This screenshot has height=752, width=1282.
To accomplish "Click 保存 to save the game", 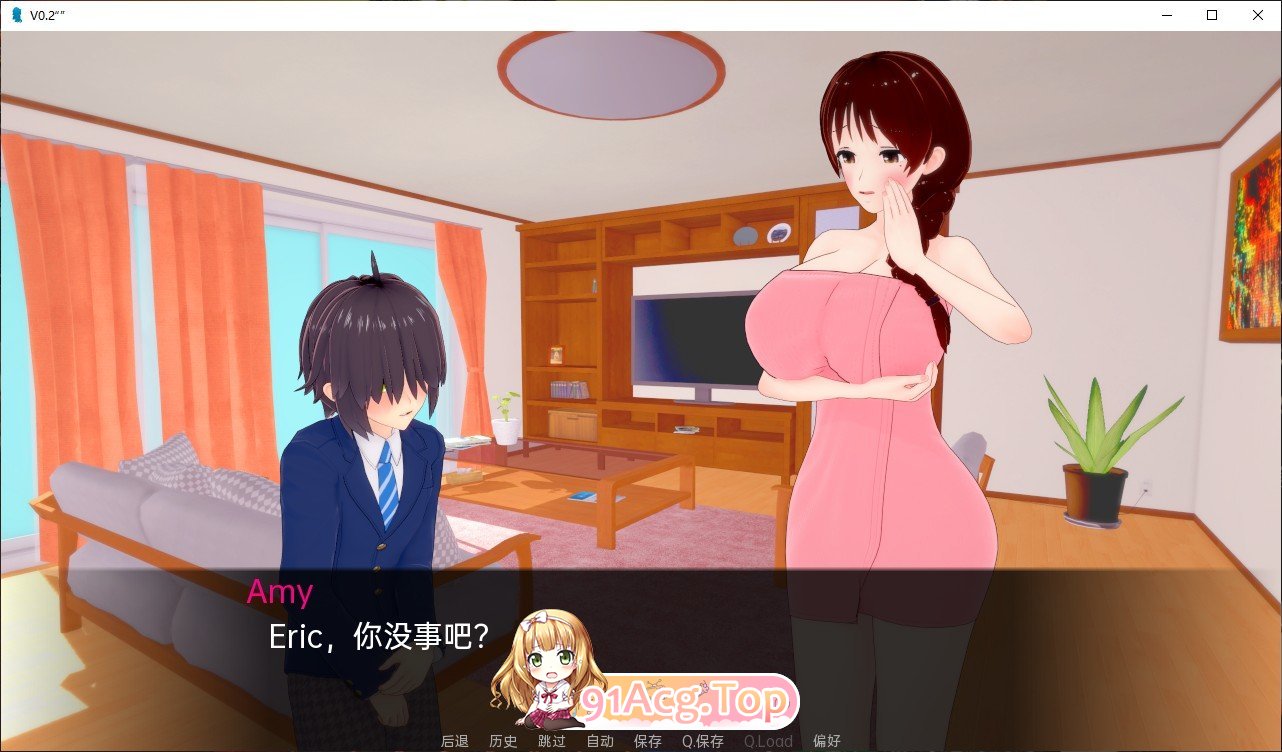I will [x=647, y=742].
